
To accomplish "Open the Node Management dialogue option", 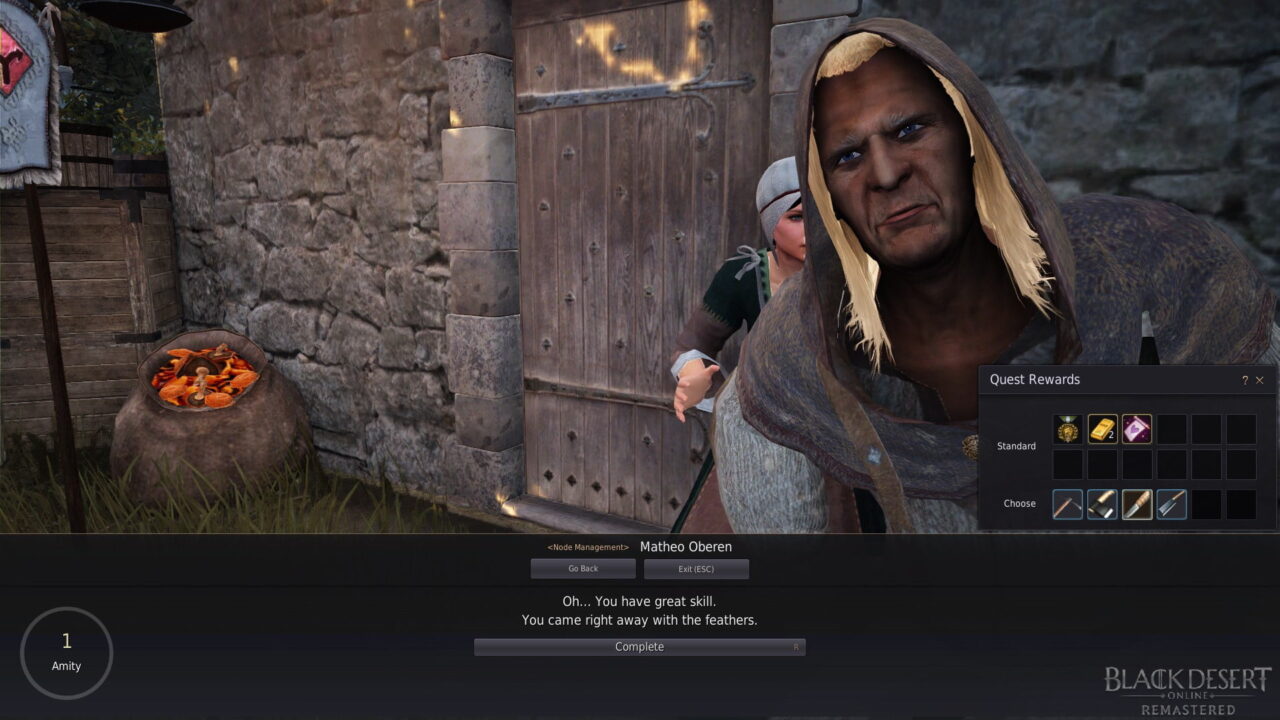I will point(586,547).
